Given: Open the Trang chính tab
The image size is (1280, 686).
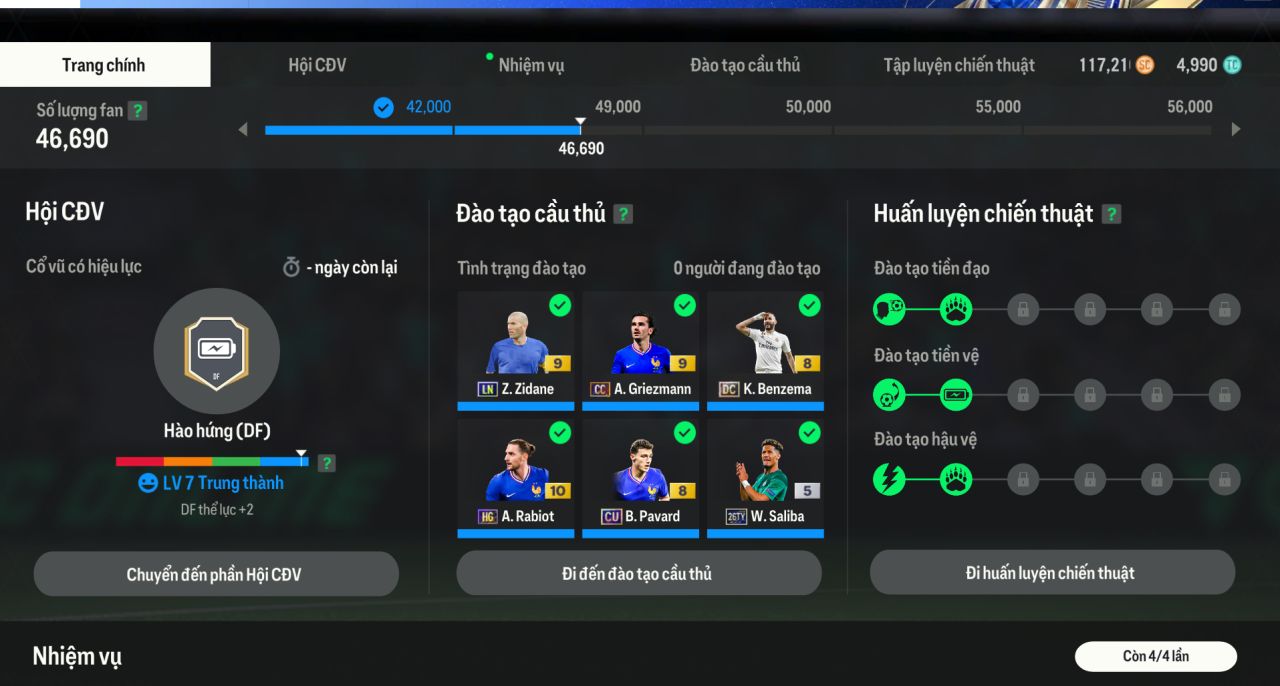Looking at the screenshot, I should (104, 66).
